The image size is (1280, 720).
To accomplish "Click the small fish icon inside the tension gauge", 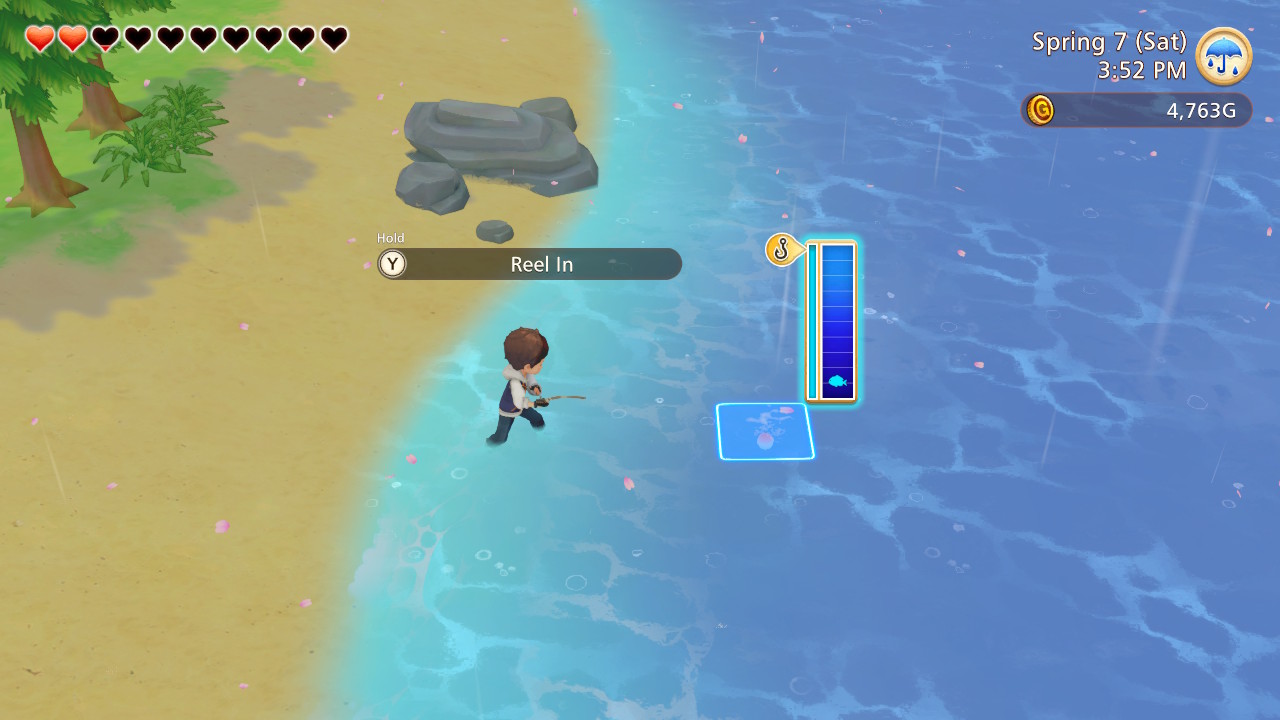I will pyautogui.click(x=835, y=381).
